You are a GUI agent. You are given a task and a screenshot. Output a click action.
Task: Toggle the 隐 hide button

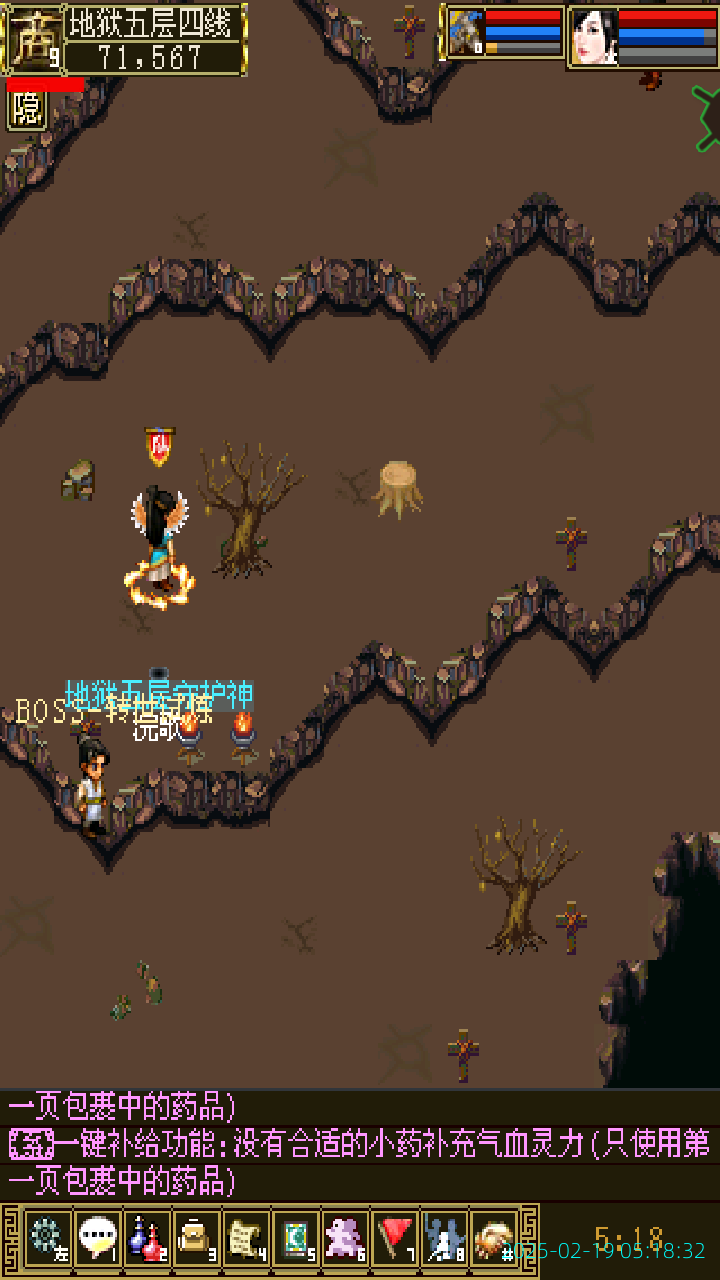coord(27,110)
